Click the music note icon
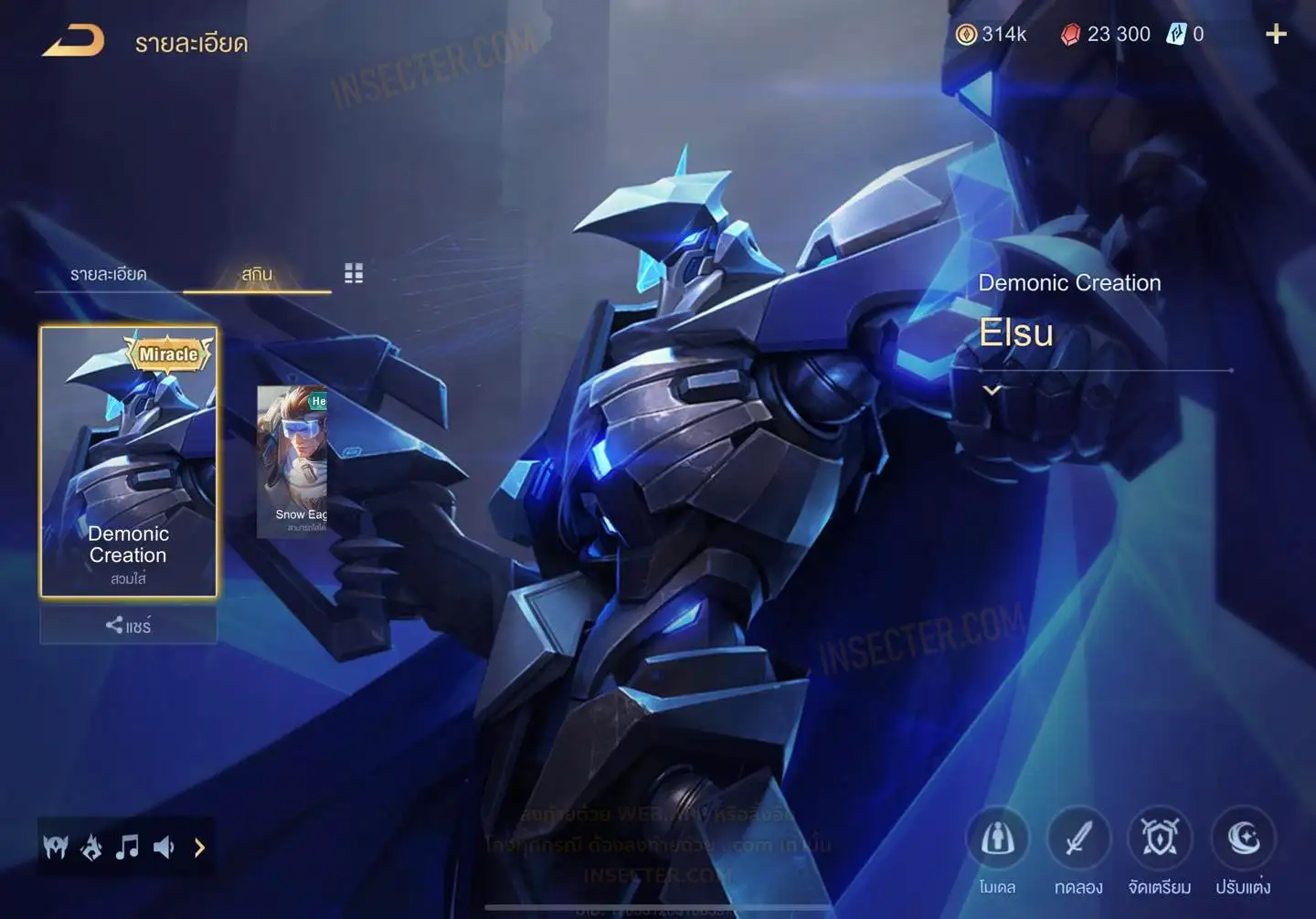The height and width of the screenshot is (919, 1316). 127,848
